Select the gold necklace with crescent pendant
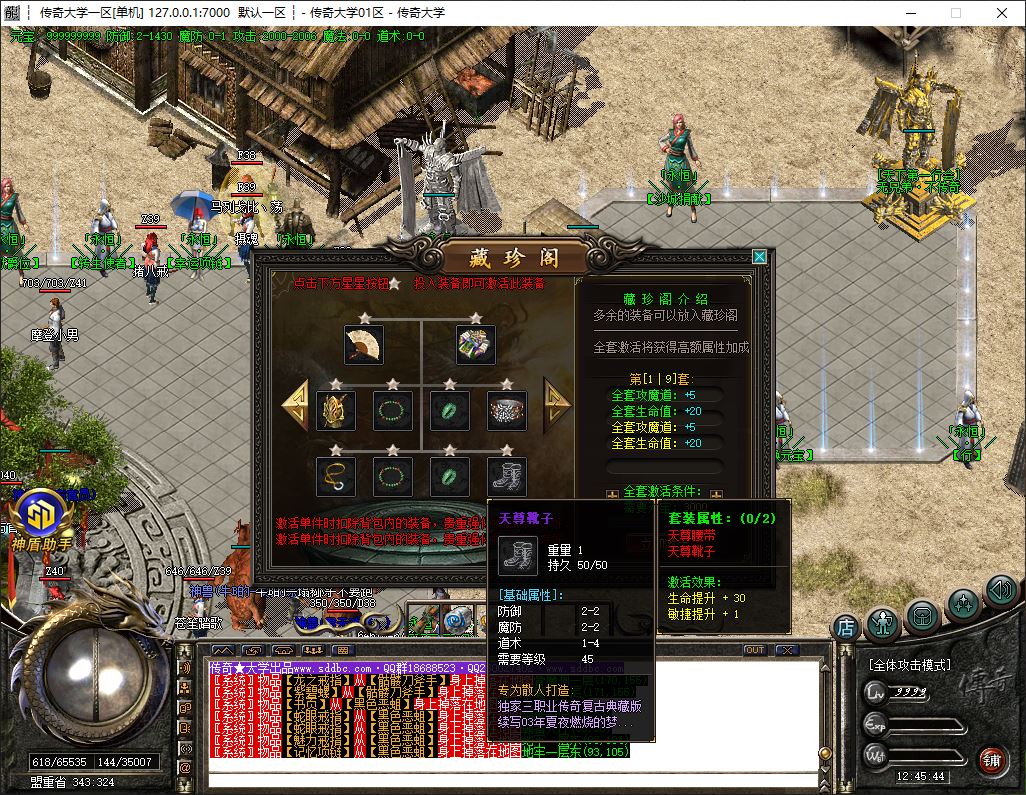This screenshot has width=1026, height=795. [335, 476]
